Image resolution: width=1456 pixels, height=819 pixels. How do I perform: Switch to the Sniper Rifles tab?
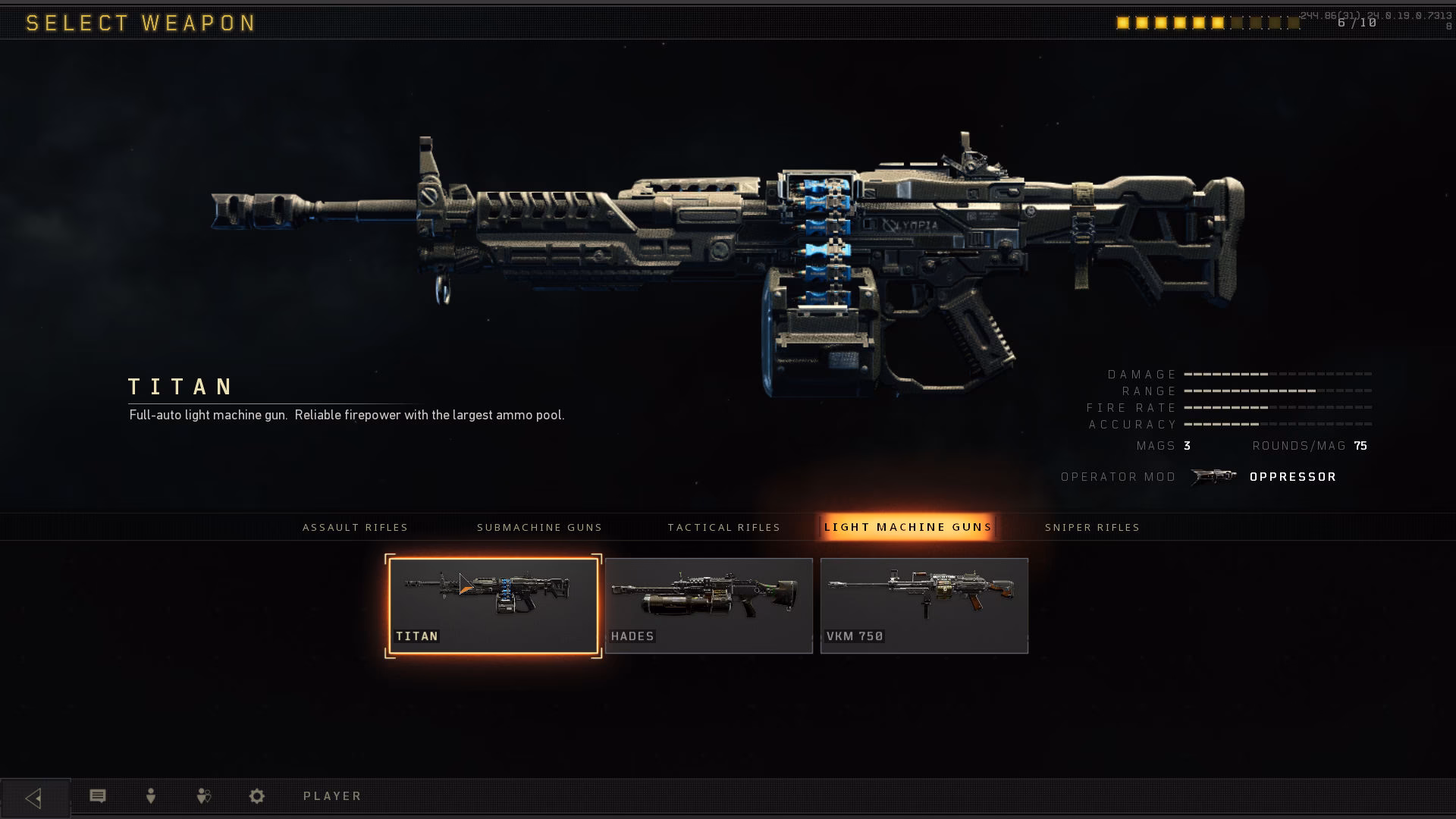click(x=1092, y=527)
